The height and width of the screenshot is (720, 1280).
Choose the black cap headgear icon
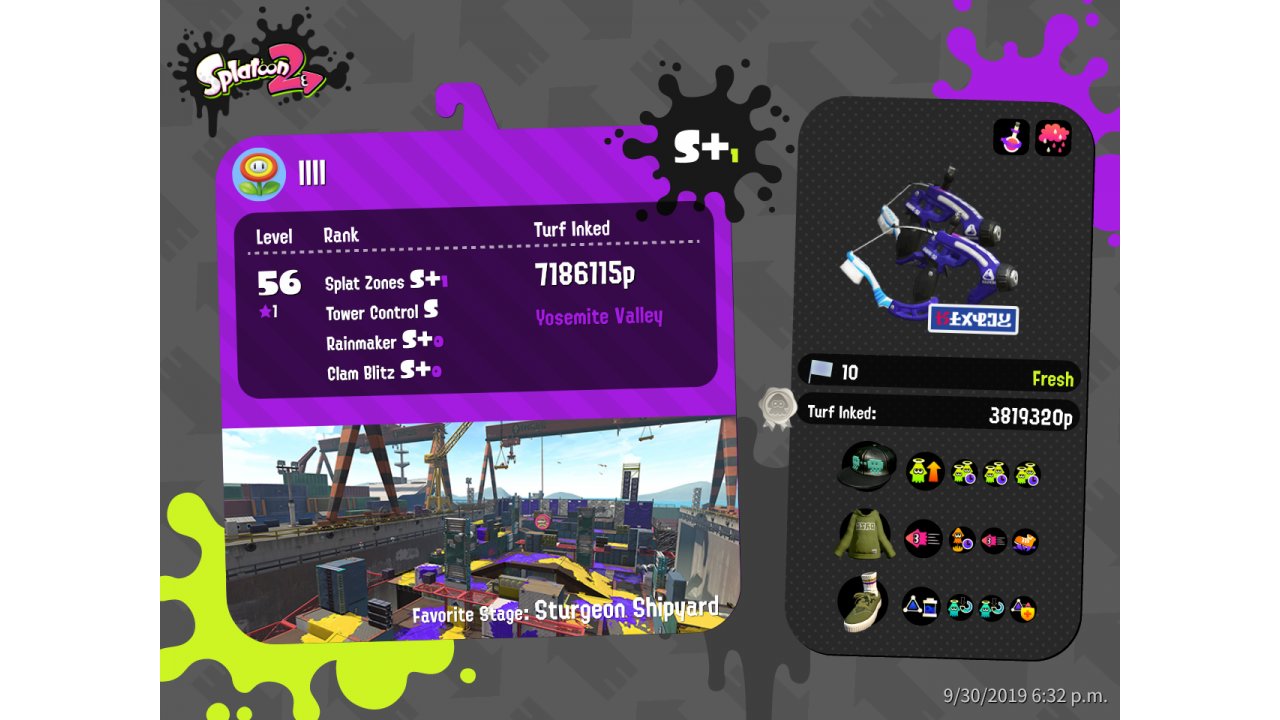pyautogui.click(x=867, y=466)
